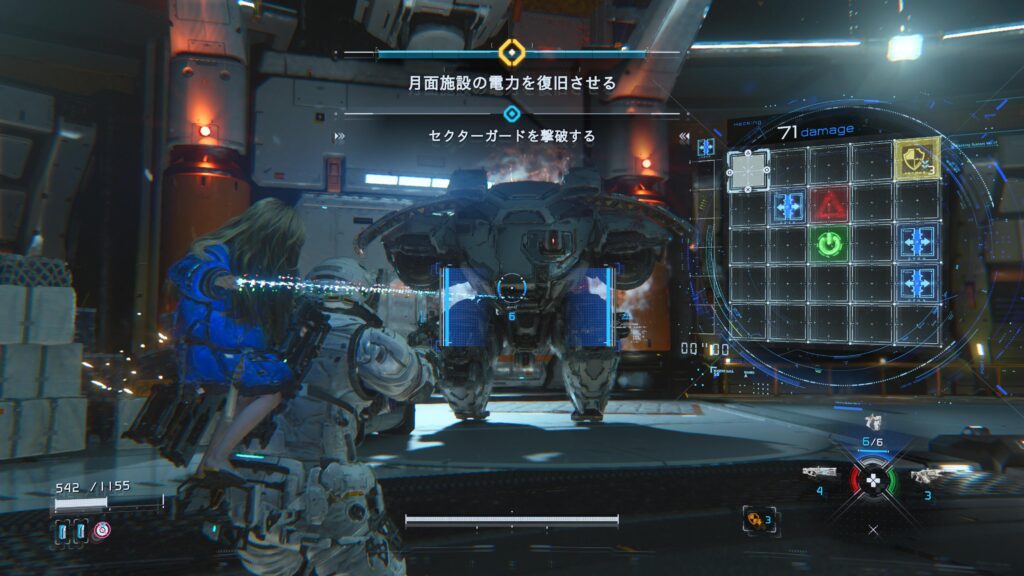
Task: Switch to the left weapon with 4 ammo
Action: click(820, 473)
